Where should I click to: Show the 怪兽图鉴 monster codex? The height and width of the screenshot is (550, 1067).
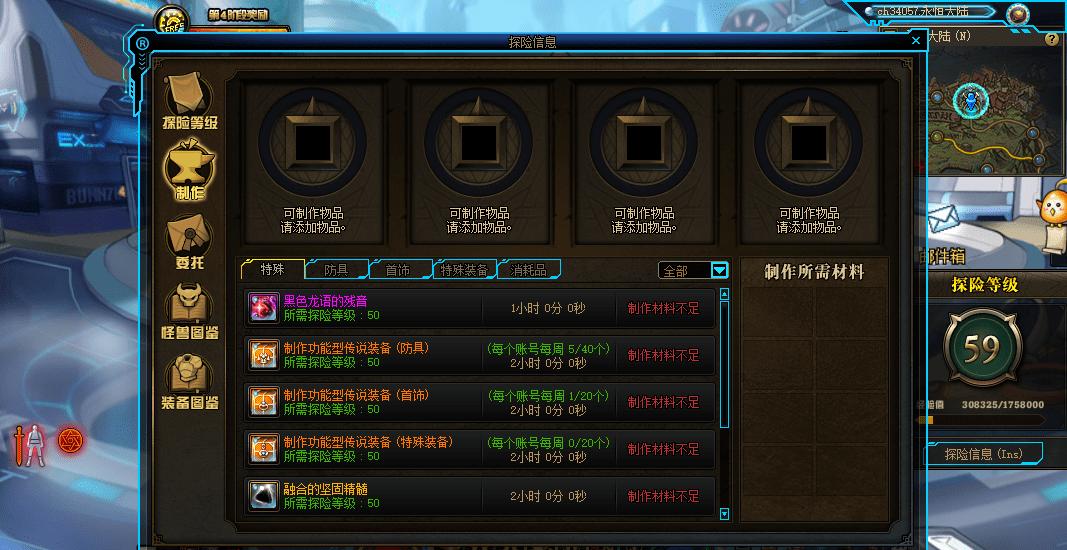point(190,312)
